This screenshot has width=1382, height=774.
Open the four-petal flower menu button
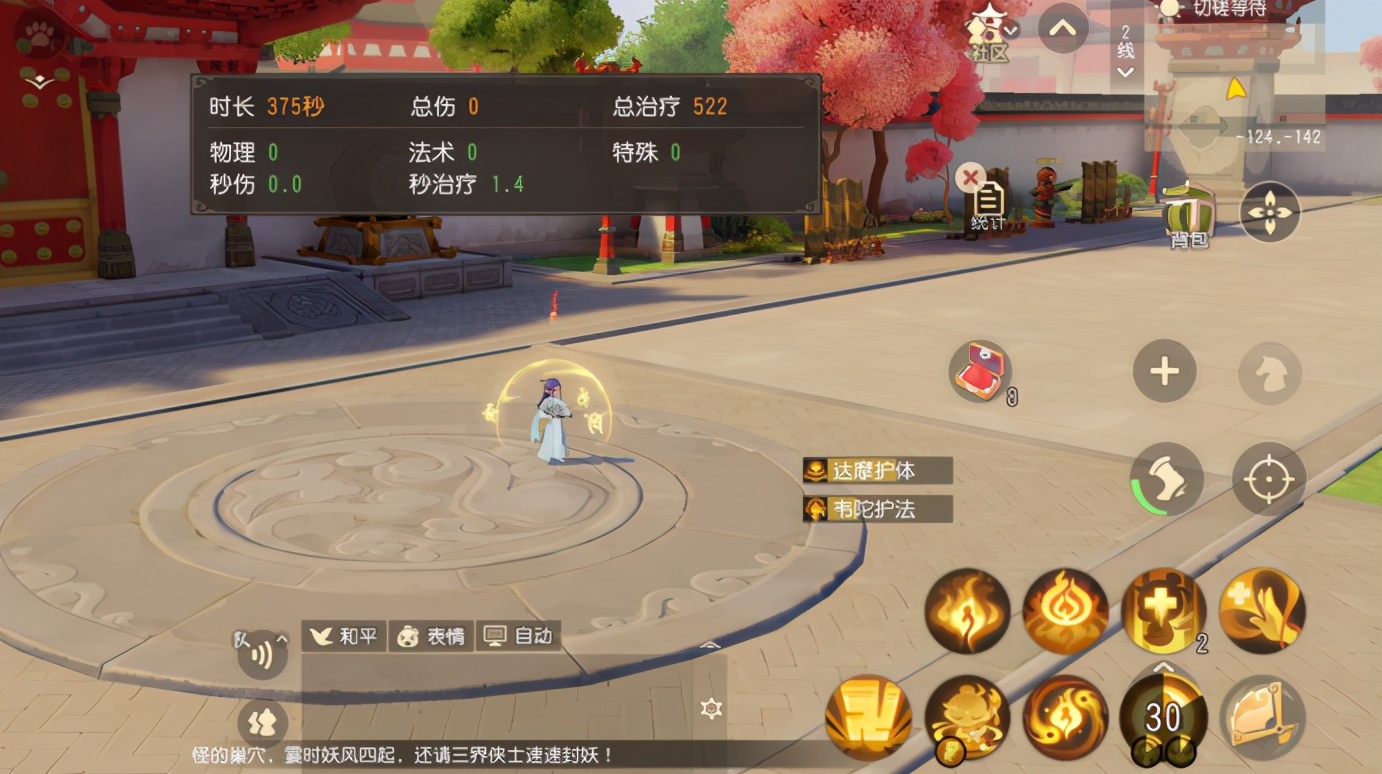[1269, 213]
